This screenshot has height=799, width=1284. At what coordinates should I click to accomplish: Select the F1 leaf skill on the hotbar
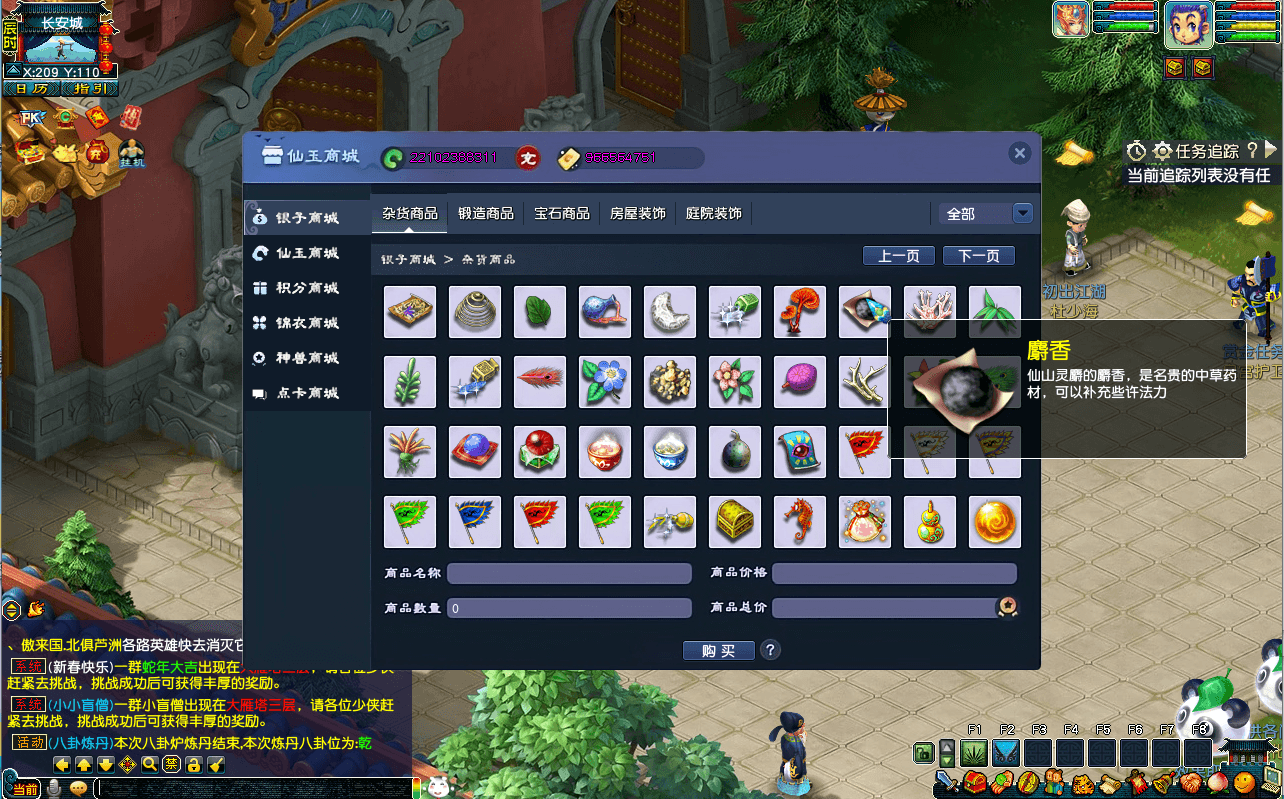pyautogui.click(x=975, y=752)
